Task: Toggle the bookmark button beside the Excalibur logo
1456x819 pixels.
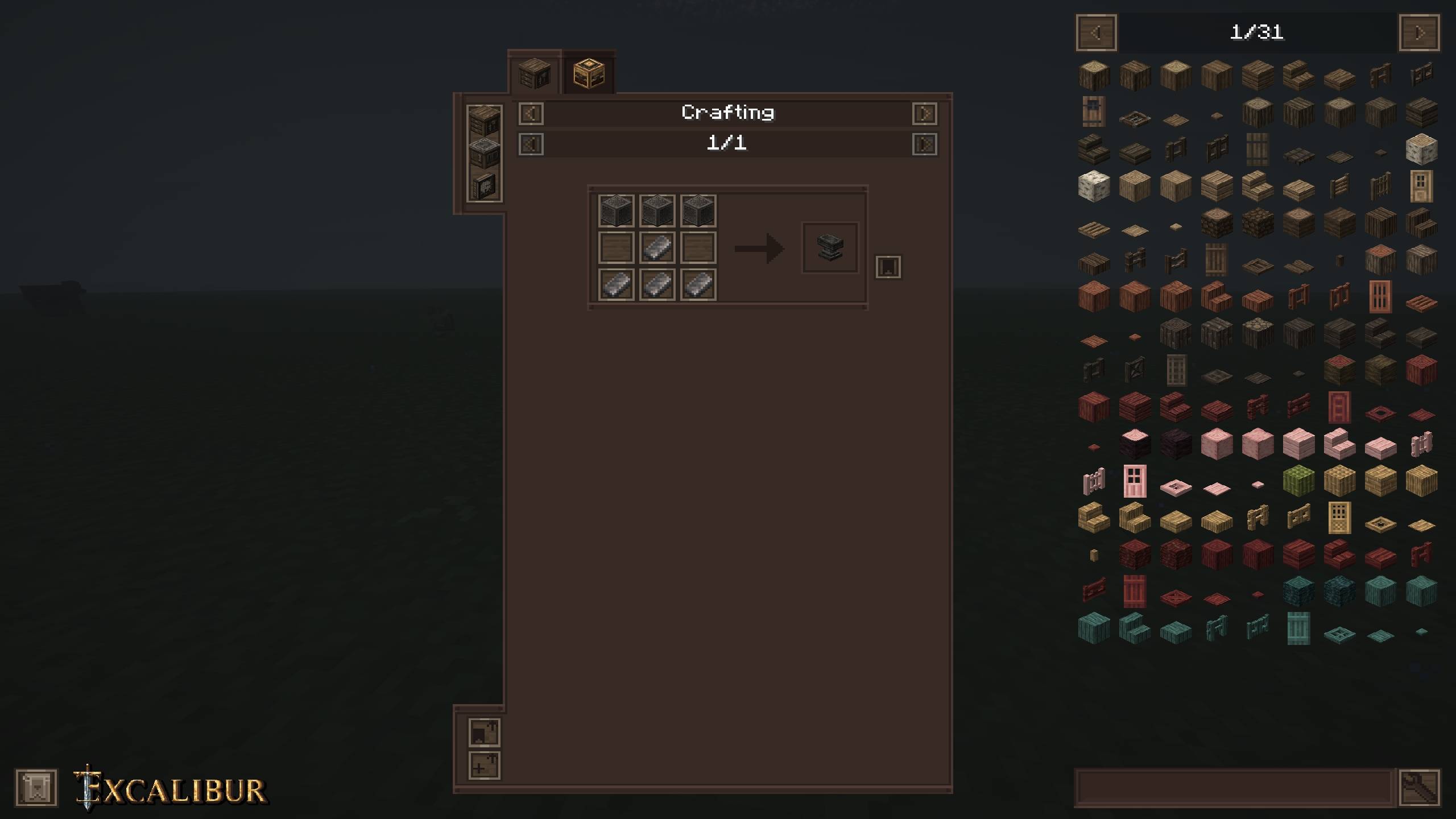Action: pos(36,788)
